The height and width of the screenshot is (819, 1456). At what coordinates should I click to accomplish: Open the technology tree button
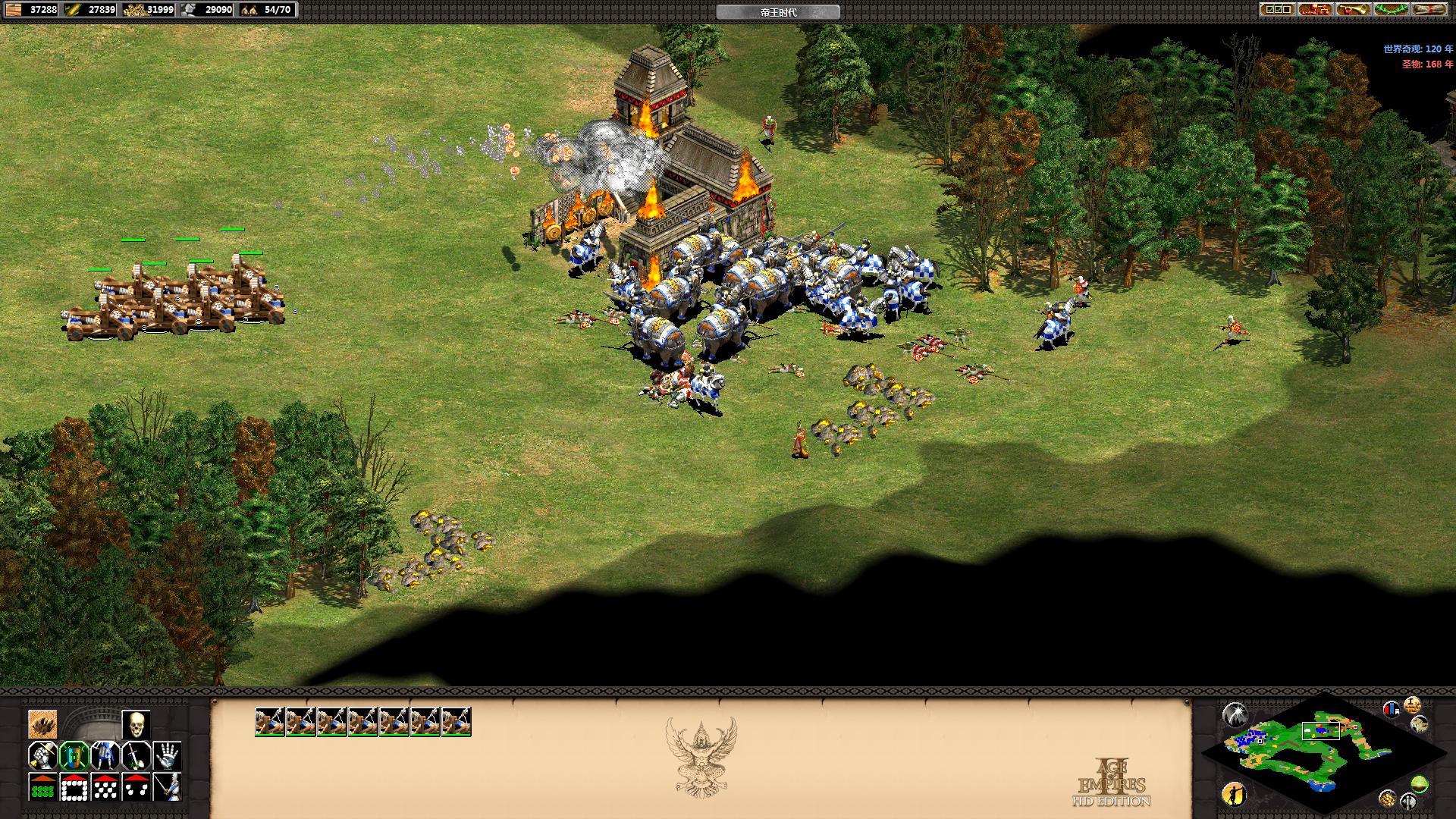pos(1316,10)
